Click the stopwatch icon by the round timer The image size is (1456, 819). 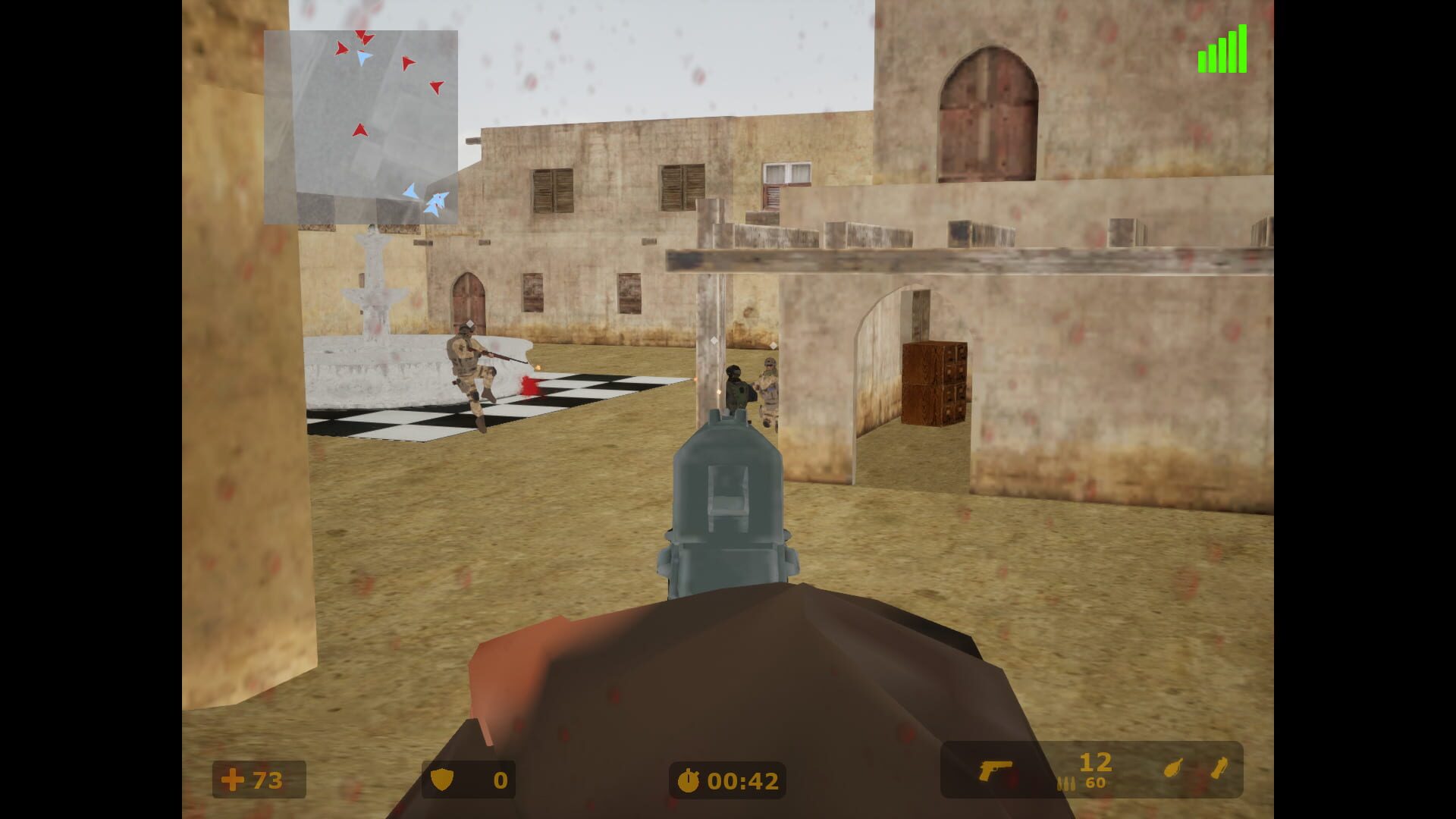(687, 779)
